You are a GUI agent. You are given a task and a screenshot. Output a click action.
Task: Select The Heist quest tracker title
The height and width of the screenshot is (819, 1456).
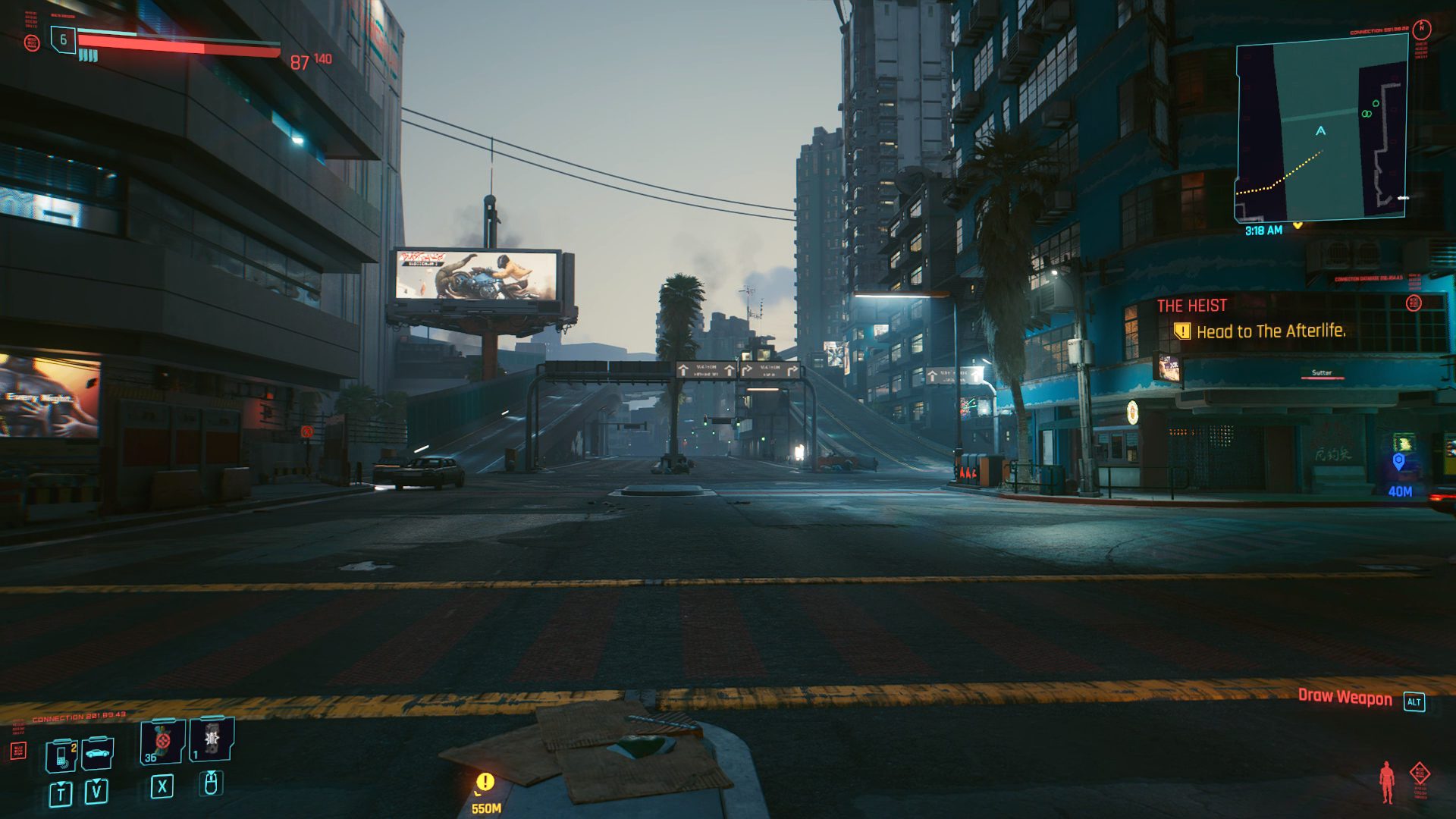pos(1191,306)
